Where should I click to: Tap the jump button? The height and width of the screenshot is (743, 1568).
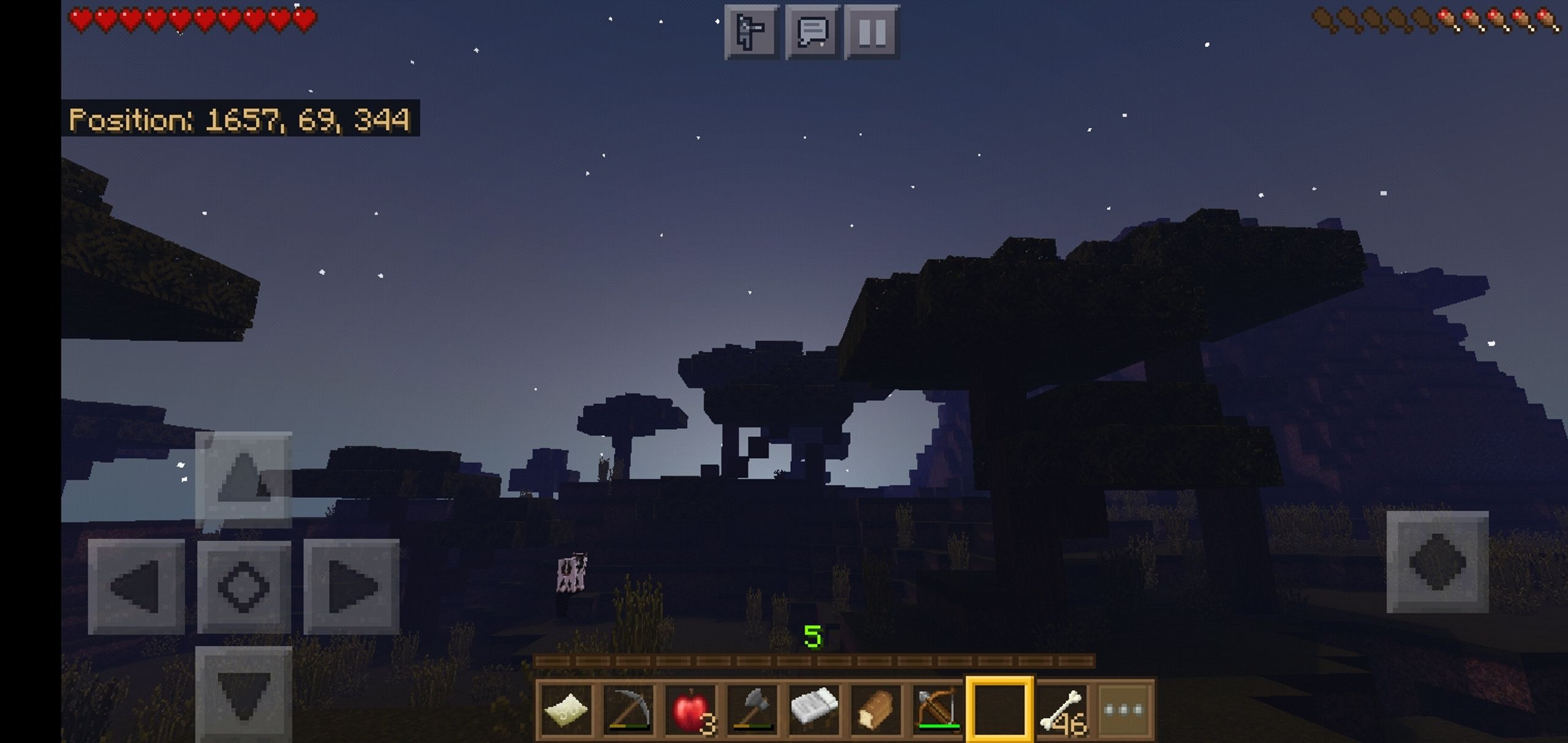[x=1437, y=562]
